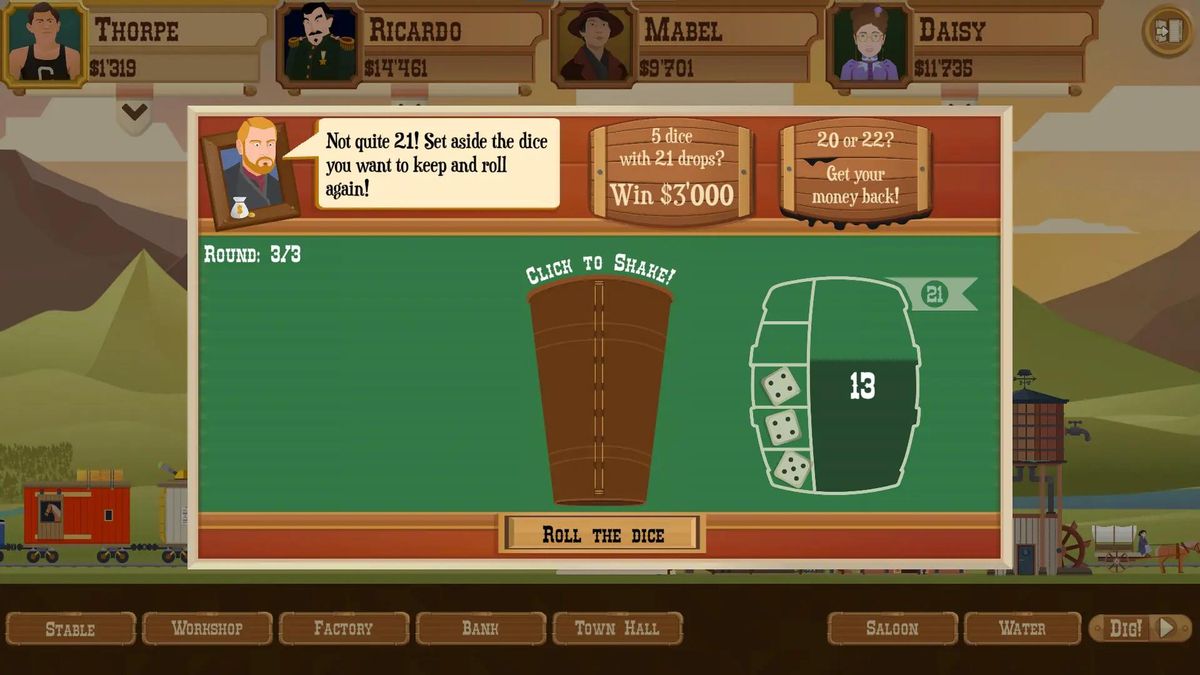Open the Stable building
Viewport: 1200px width, 675px height.
pyautogui.click(x=71, y=628)
